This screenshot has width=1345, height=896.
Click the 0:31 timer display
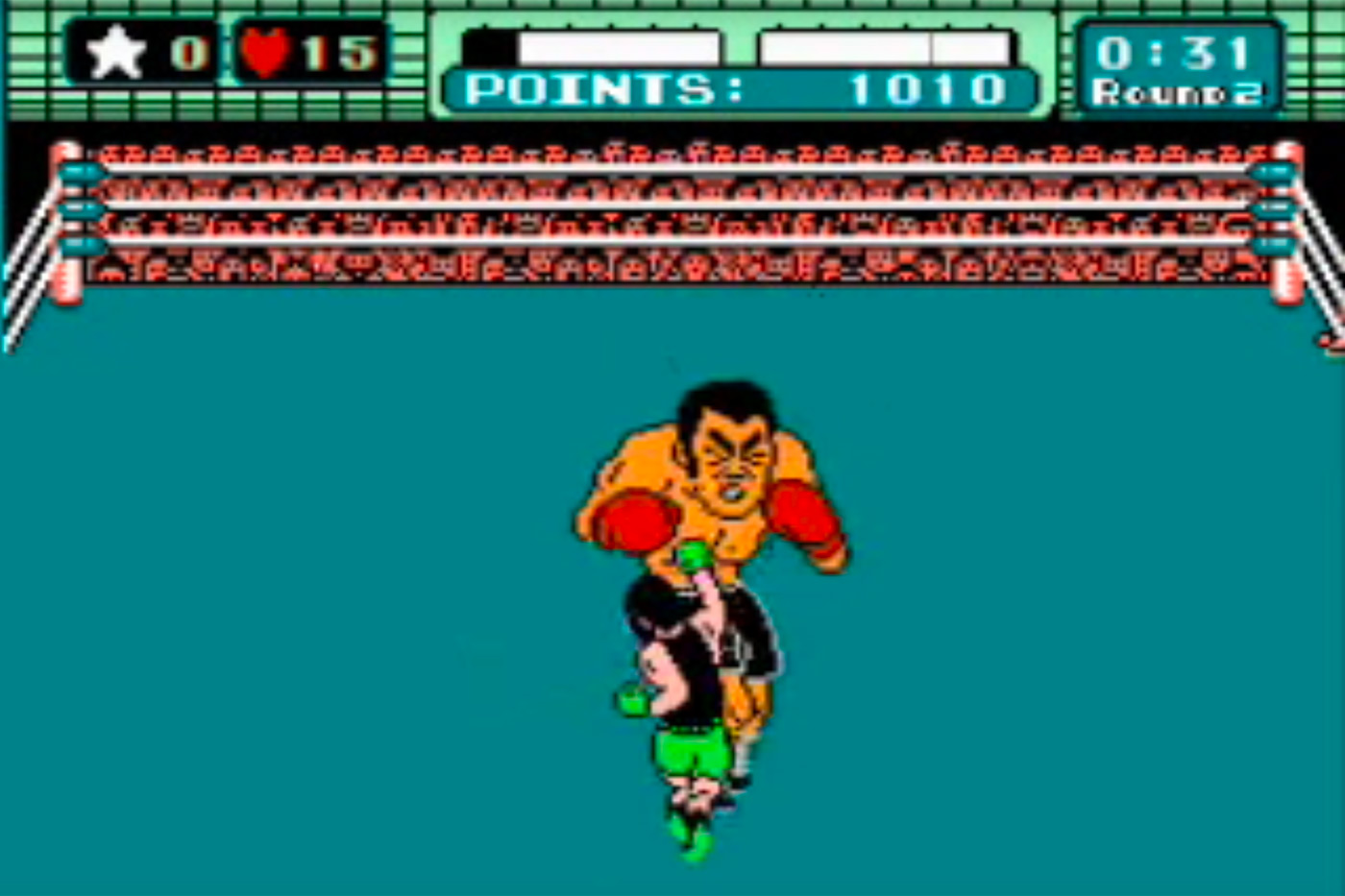click(x=1177, y=55)
